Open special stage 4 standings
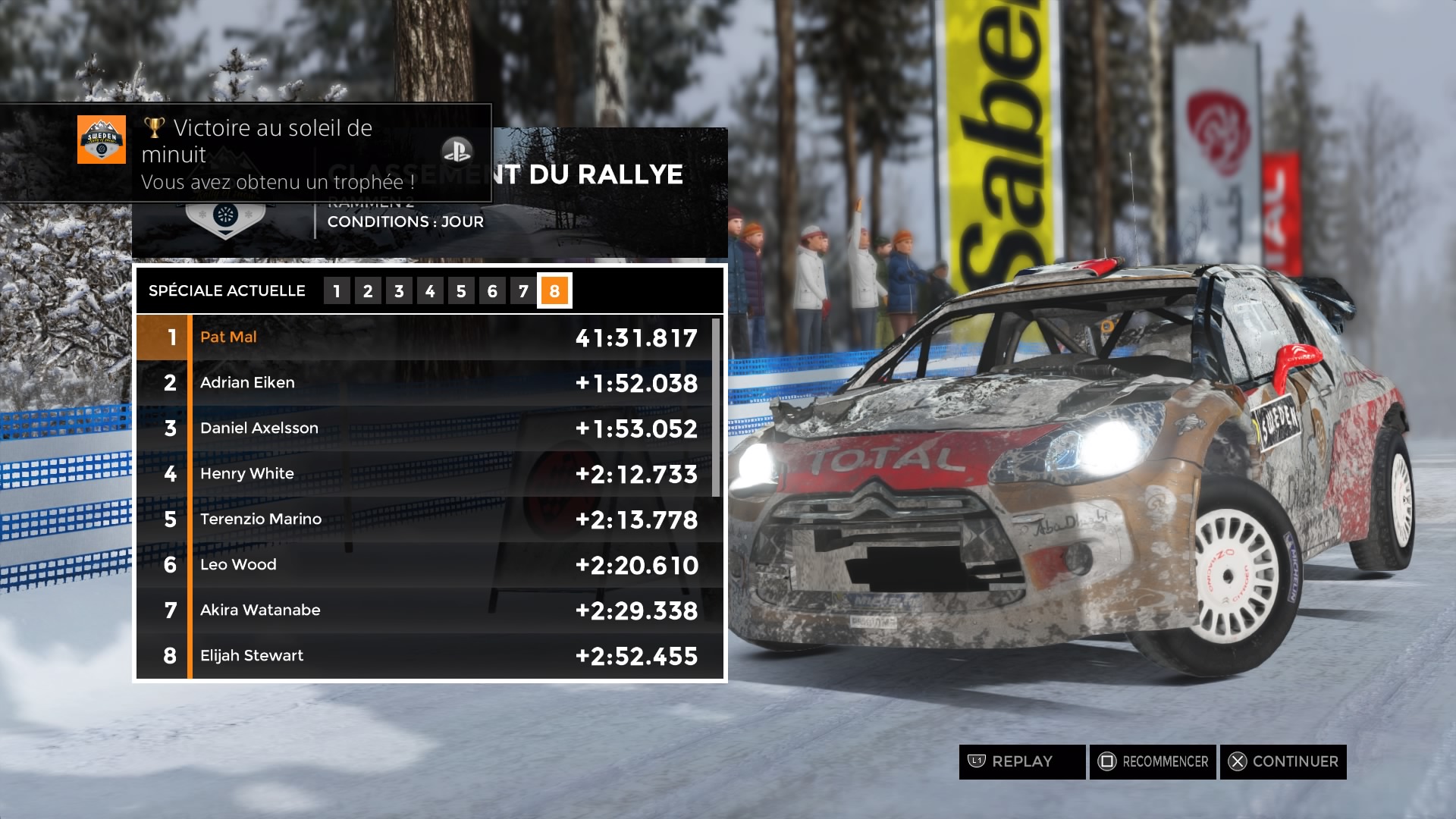The width and height of the screenshot is (1456, 819). pyautogui.click(x=430, y=291)
